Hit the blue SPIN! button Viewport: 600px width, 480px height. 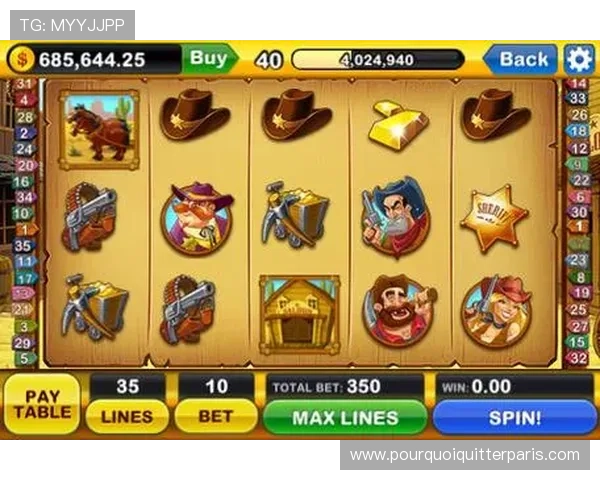[514, 417]
